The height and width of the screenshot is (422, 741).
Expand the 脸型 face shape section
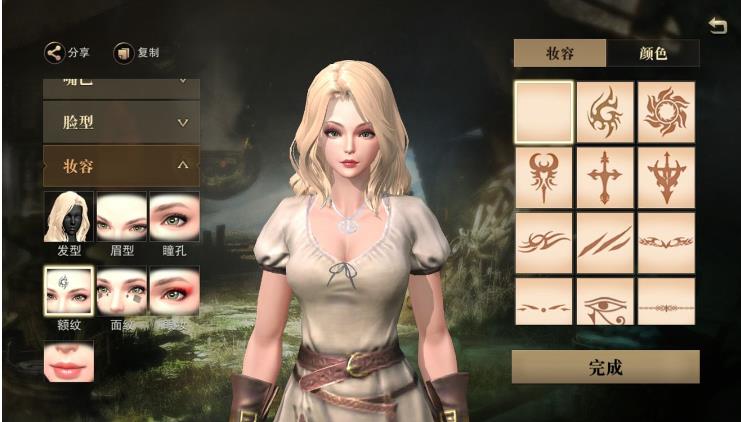pyautogui.click(x=121, y=122)
